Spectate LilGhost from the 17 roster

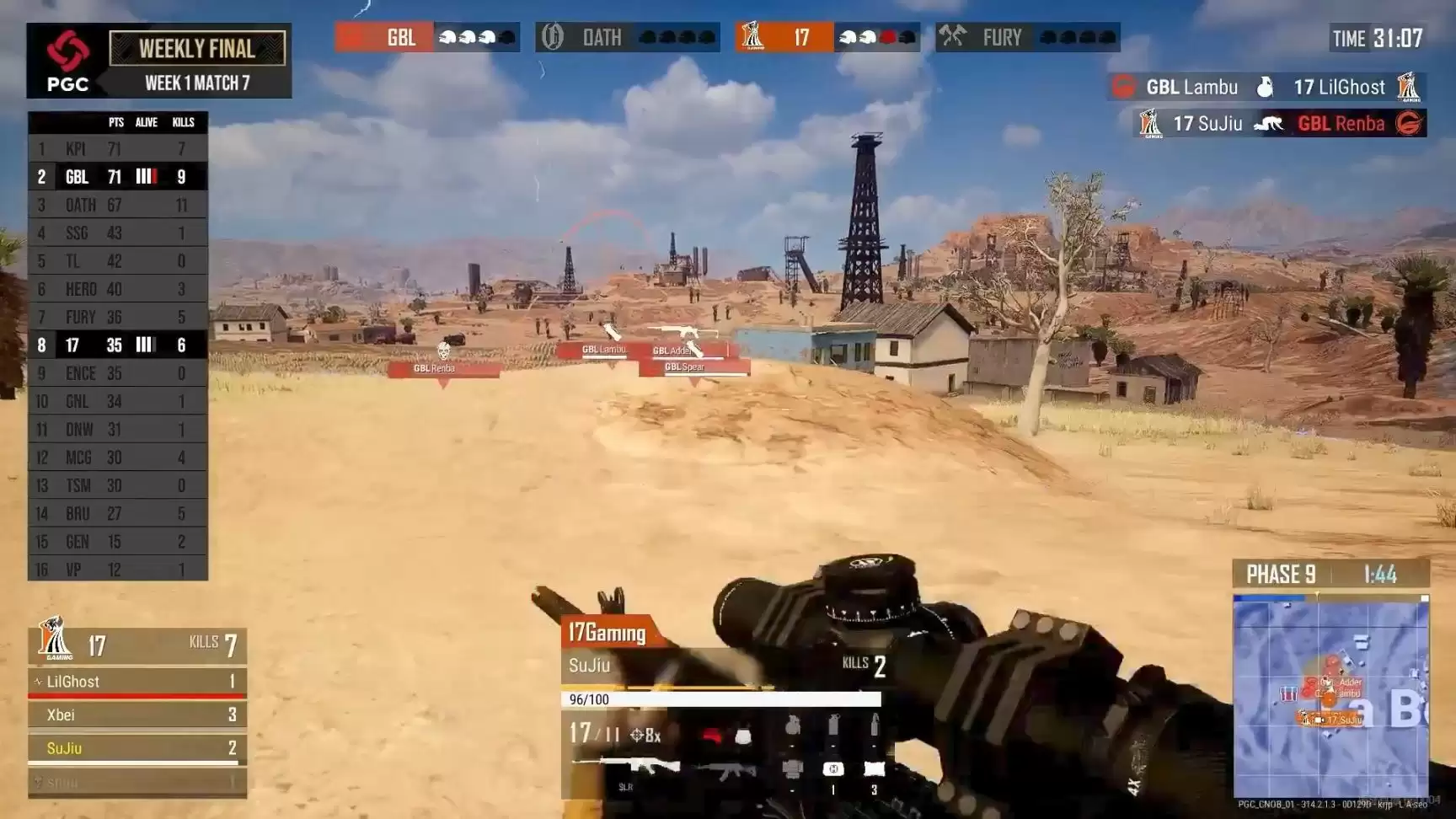tap(136, 682)
